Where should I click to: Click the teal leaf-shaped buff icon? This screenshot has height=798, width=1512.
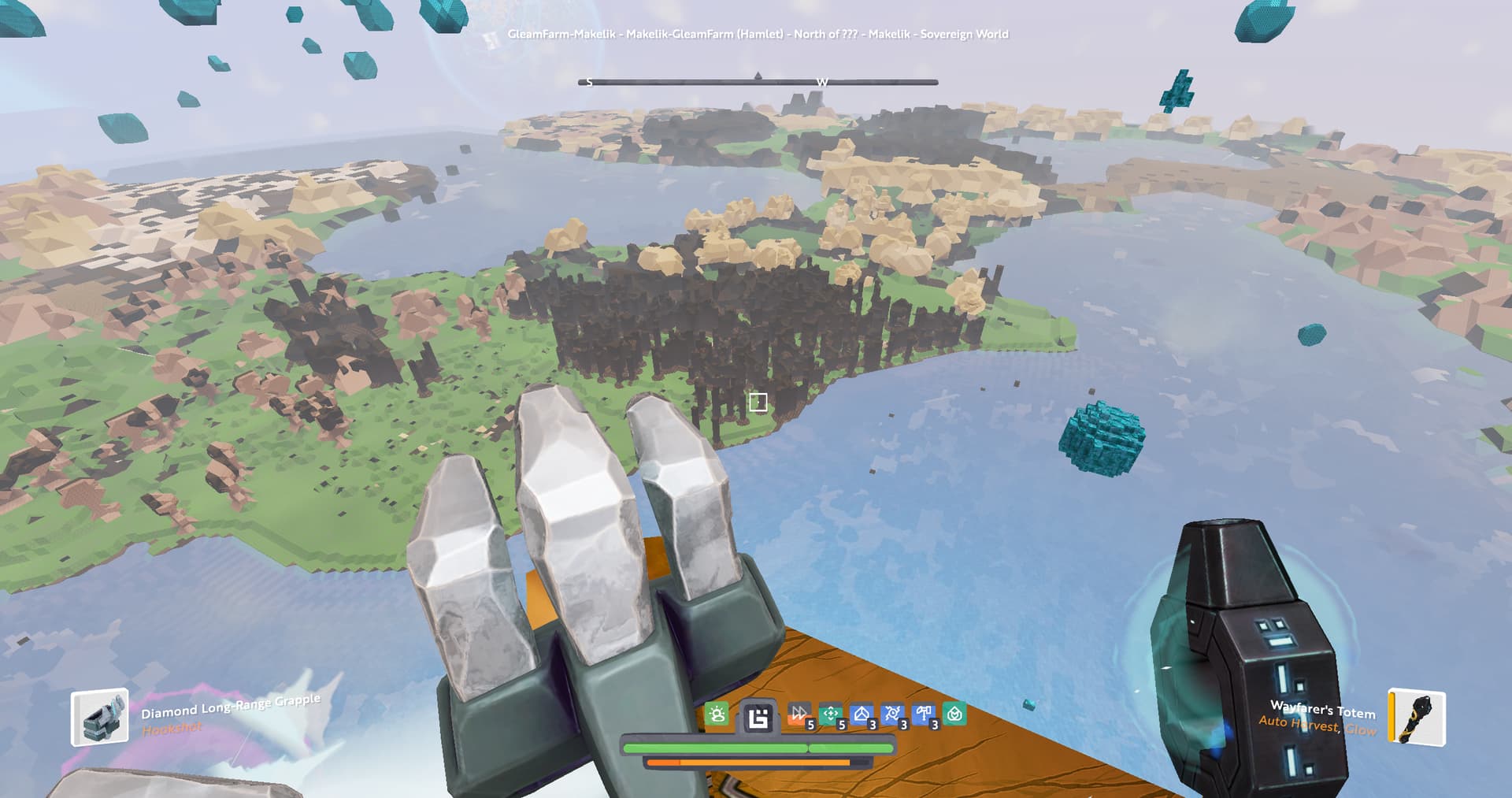[x=954, y=714]
